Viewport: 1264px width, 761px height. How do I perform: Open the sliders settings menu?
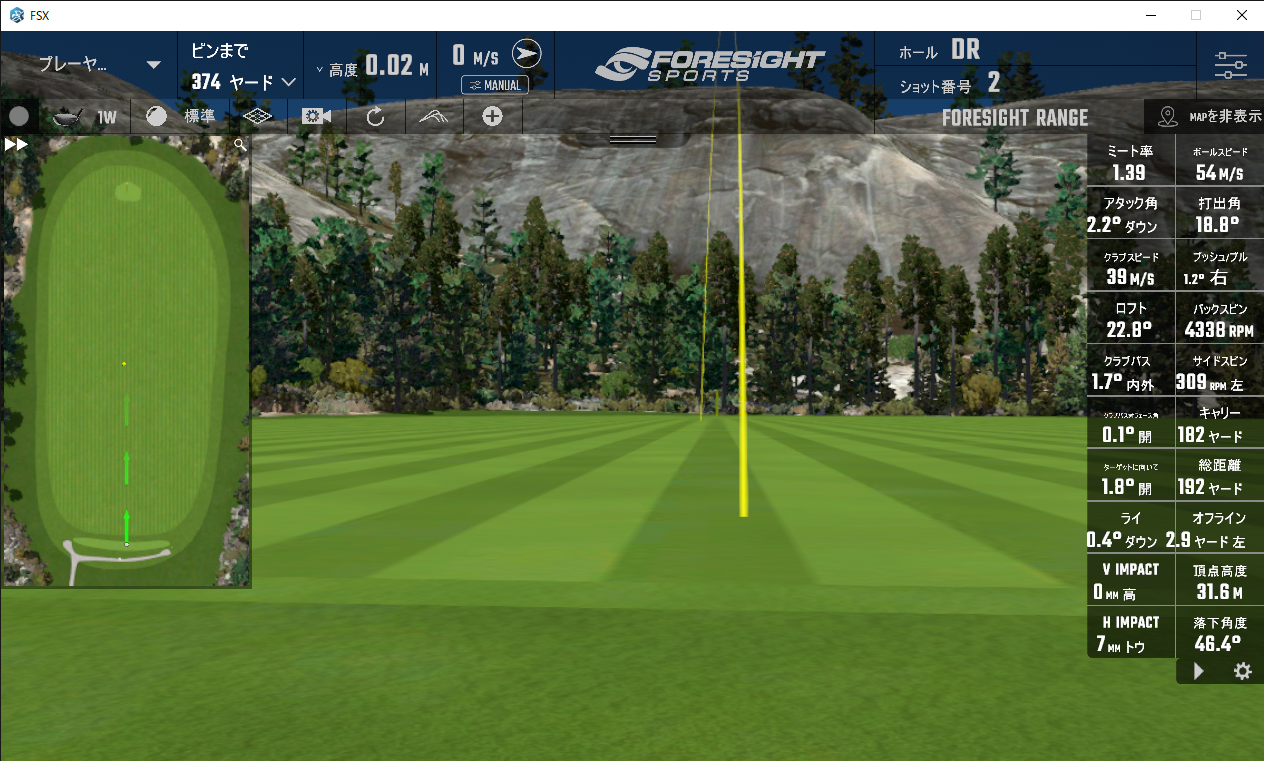pyautogui.click(x=1230, y=66)
